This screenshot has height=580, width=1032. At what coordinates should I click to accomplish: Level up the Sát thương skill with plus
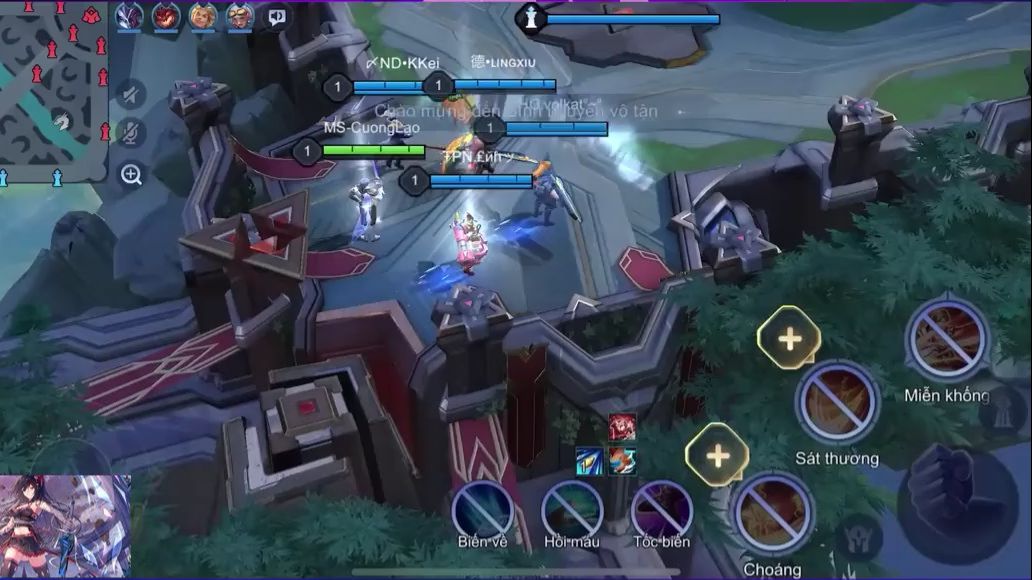(x=789, y=338)
